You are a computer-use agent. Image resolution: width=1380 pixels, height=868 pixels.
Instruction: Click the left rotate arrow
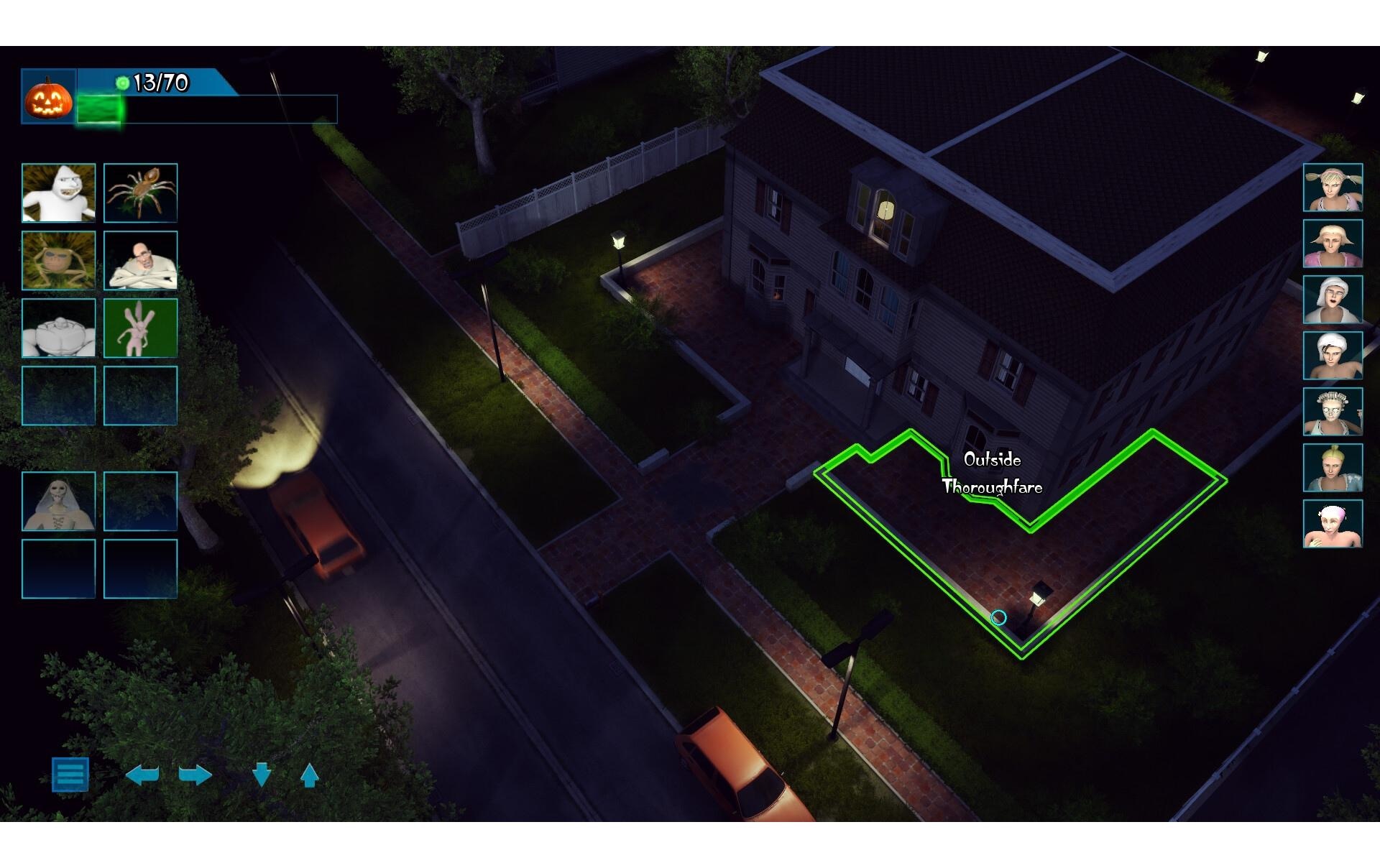click(142, 775)
